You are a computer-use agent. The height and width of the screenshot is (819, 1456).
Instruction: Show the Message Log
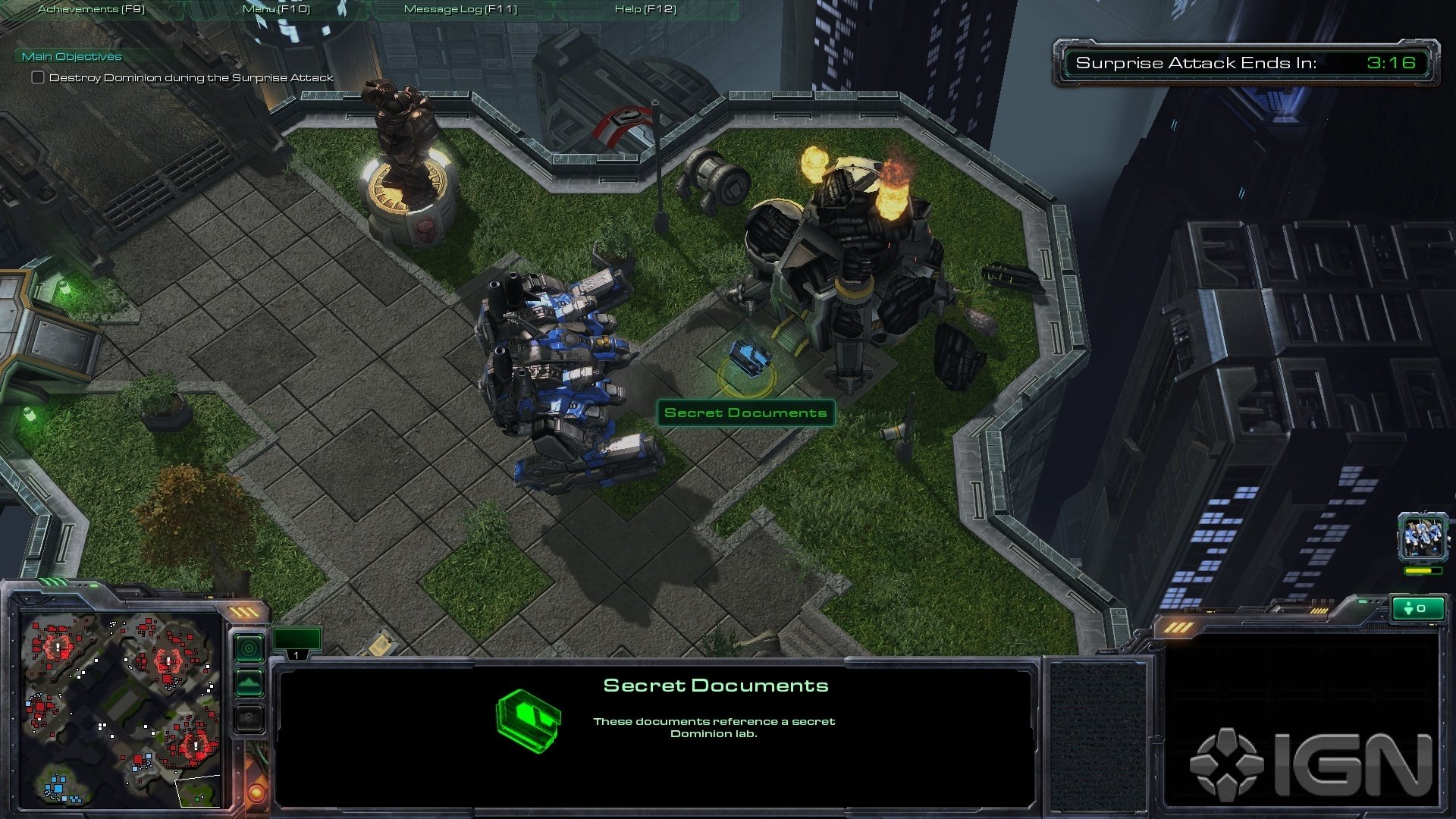point(460,9)
